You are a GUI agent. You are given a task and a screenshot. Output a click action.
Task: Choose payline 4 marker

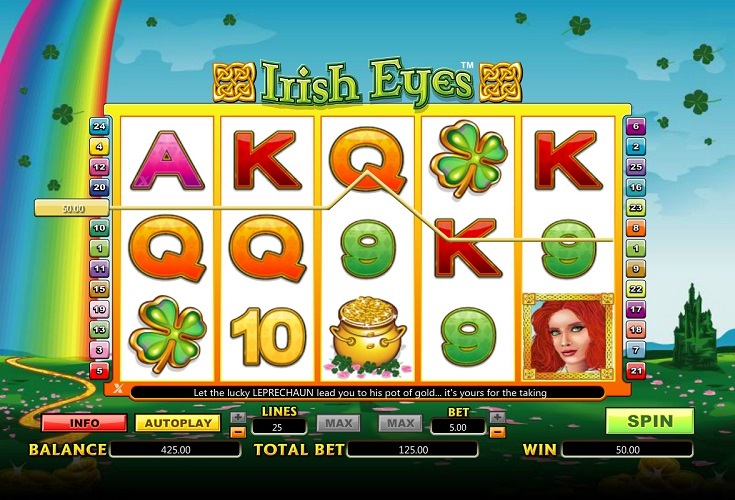(99, 146)
